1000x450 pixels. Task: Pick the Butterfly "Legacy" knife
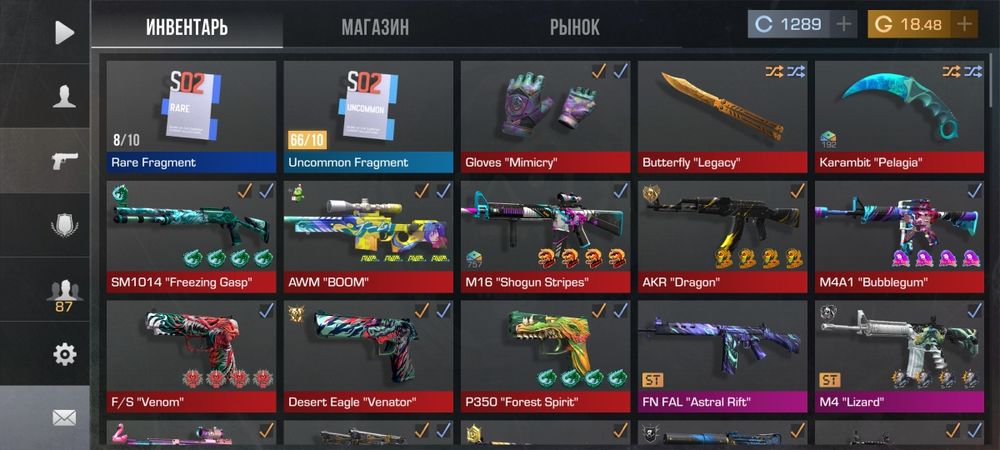(721, 116)
